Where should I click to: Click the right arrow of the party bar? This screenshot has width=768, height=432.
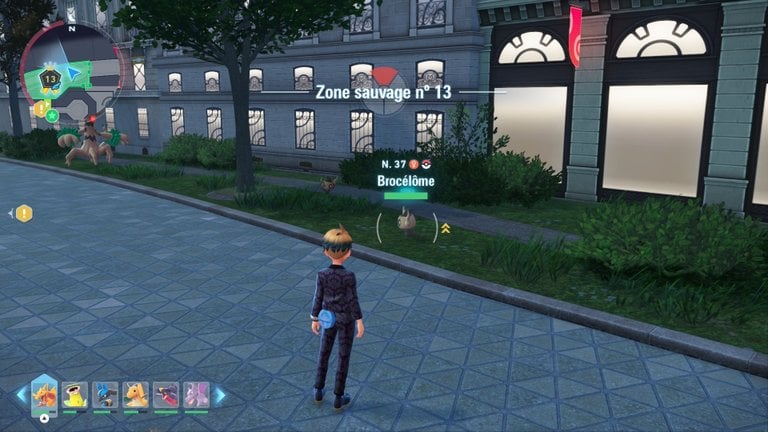coord(220,395)
